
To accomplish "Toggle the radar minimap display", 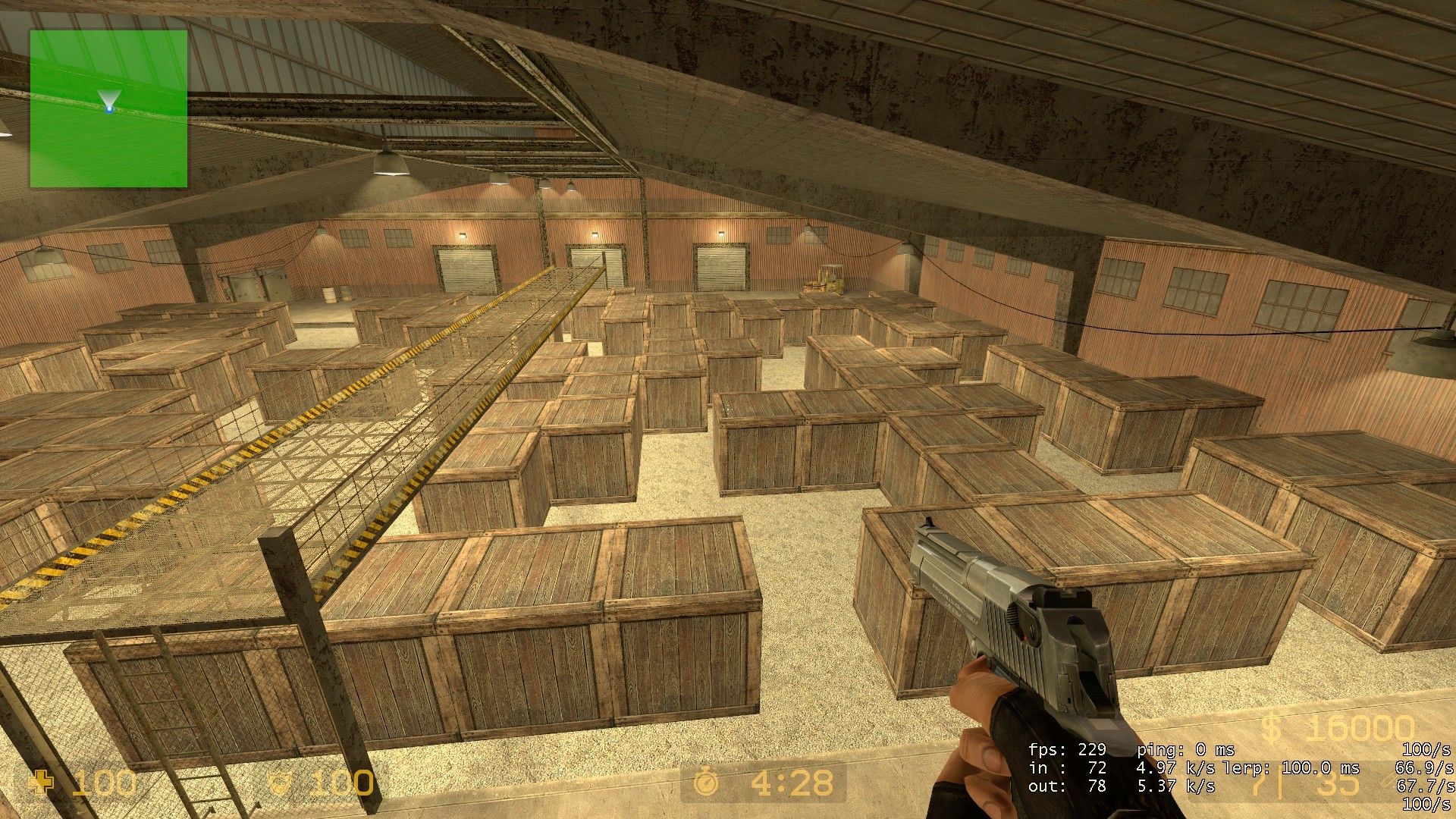I will tap(110, 106).
